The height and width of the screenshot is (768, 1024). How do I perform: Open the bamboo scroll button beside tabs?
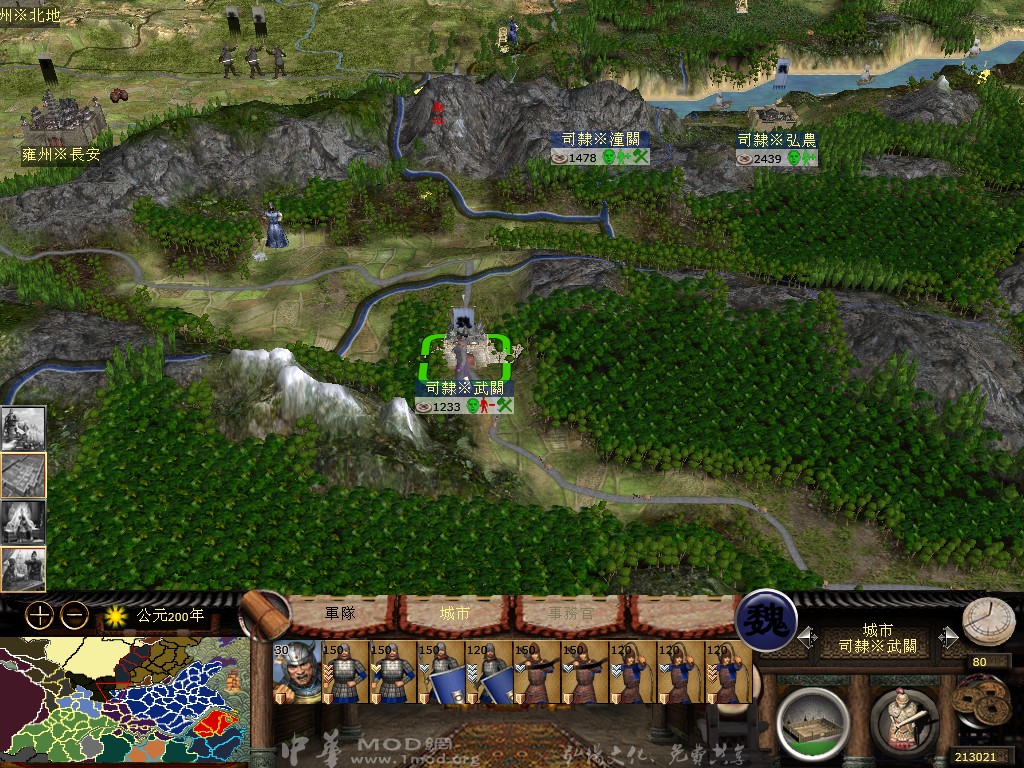coord(263,614)
